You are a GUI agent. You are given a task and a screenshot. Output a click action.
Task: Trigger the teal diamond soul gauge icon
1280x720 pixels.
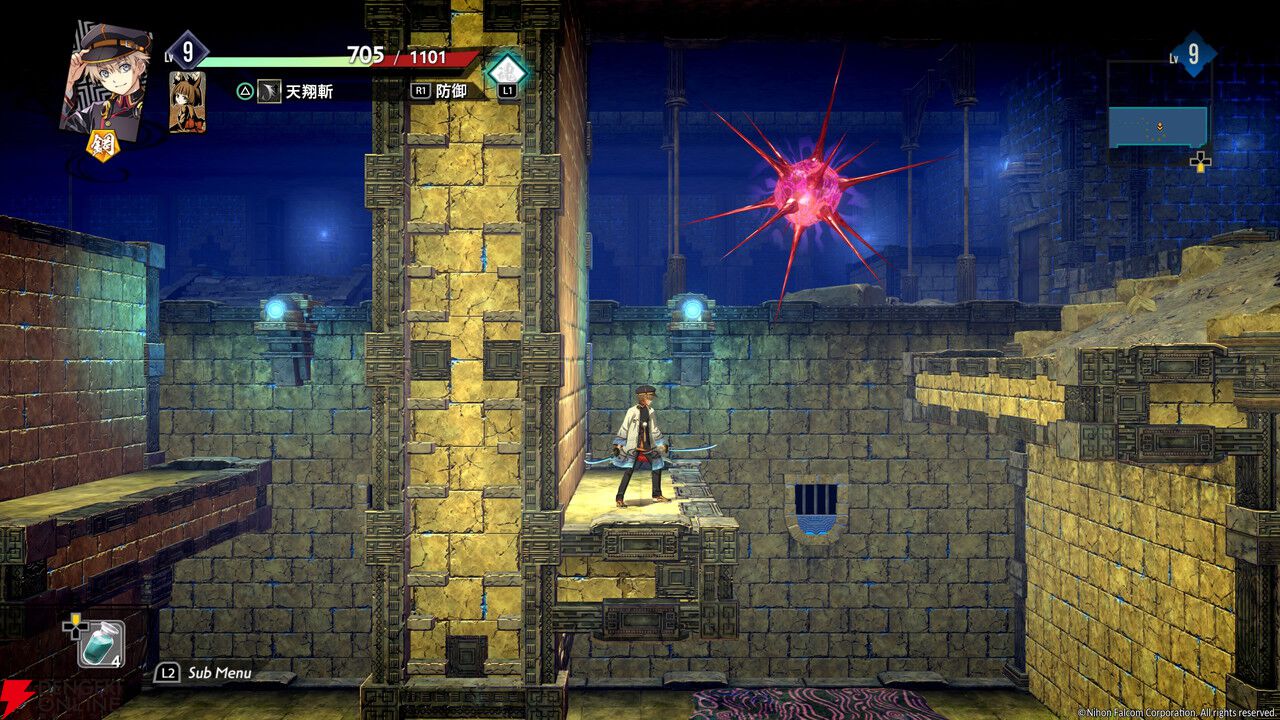(506, 70)
